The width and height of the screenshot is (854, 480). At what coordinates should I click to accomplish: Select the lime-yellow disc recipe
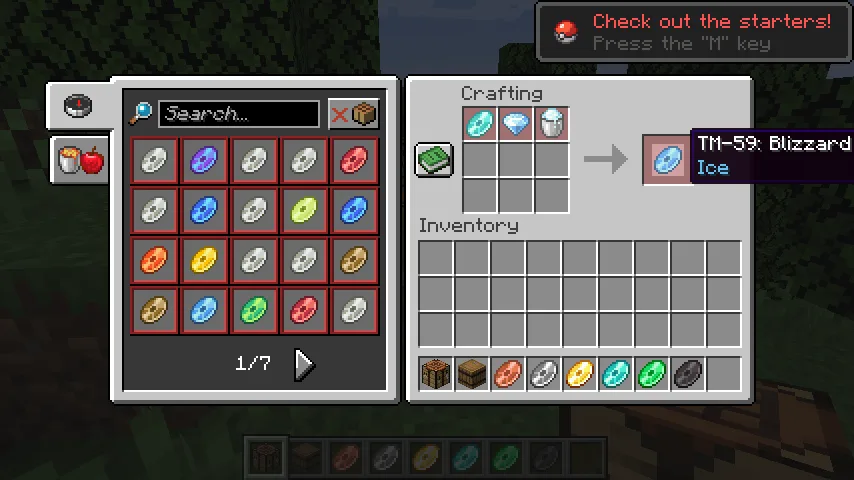304,210
